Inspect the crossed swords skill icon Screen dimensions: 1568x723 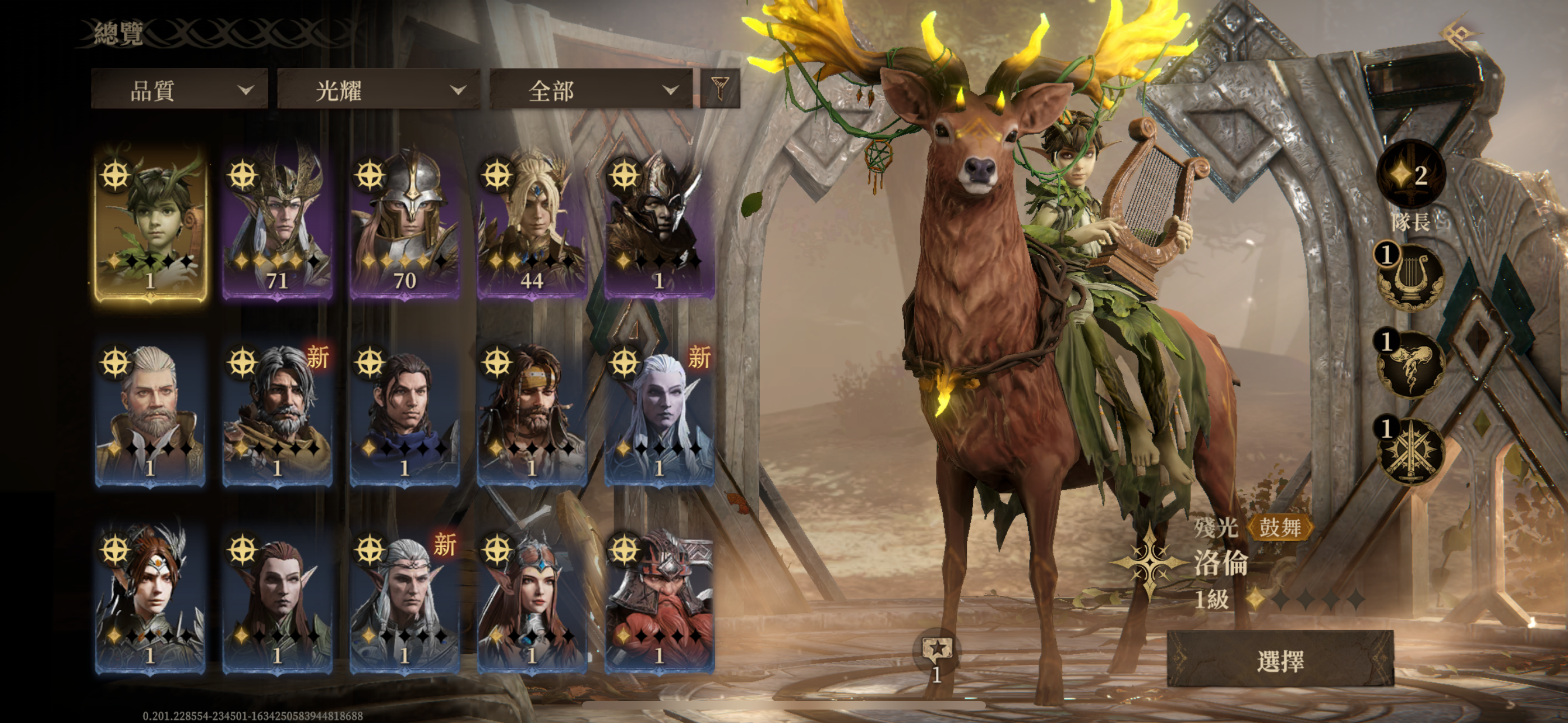click(1411, 451)
